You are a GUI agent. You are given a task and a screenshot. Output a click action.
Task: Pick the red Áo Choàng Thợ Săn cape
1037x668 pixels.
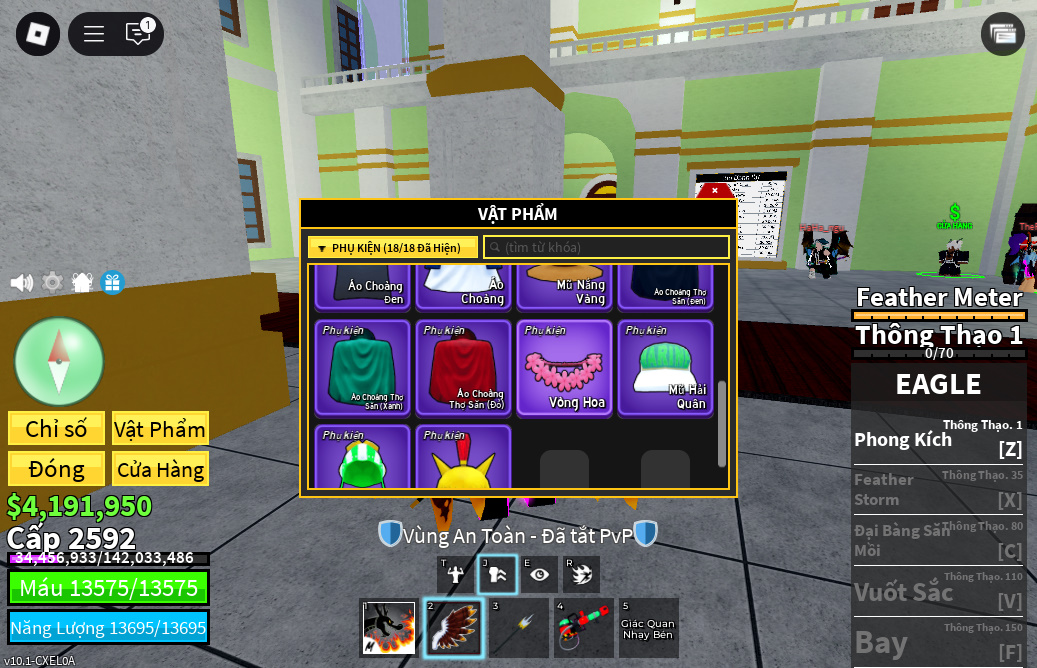click(463, 367)
